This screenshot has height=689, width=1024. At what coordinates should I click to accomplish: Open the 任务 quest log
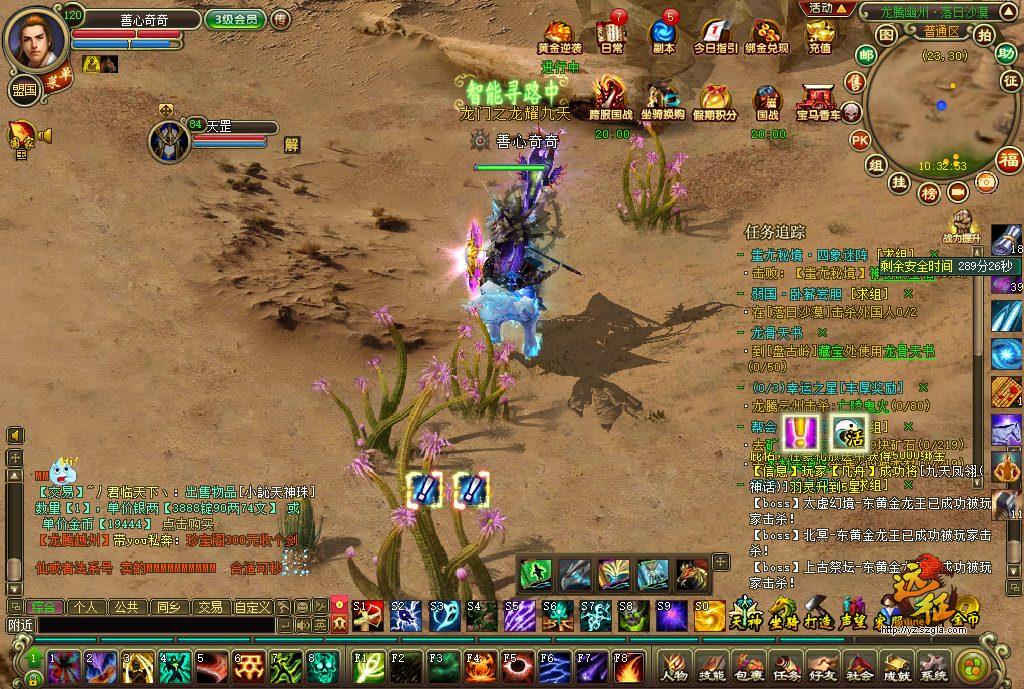(x=787, y=667)
